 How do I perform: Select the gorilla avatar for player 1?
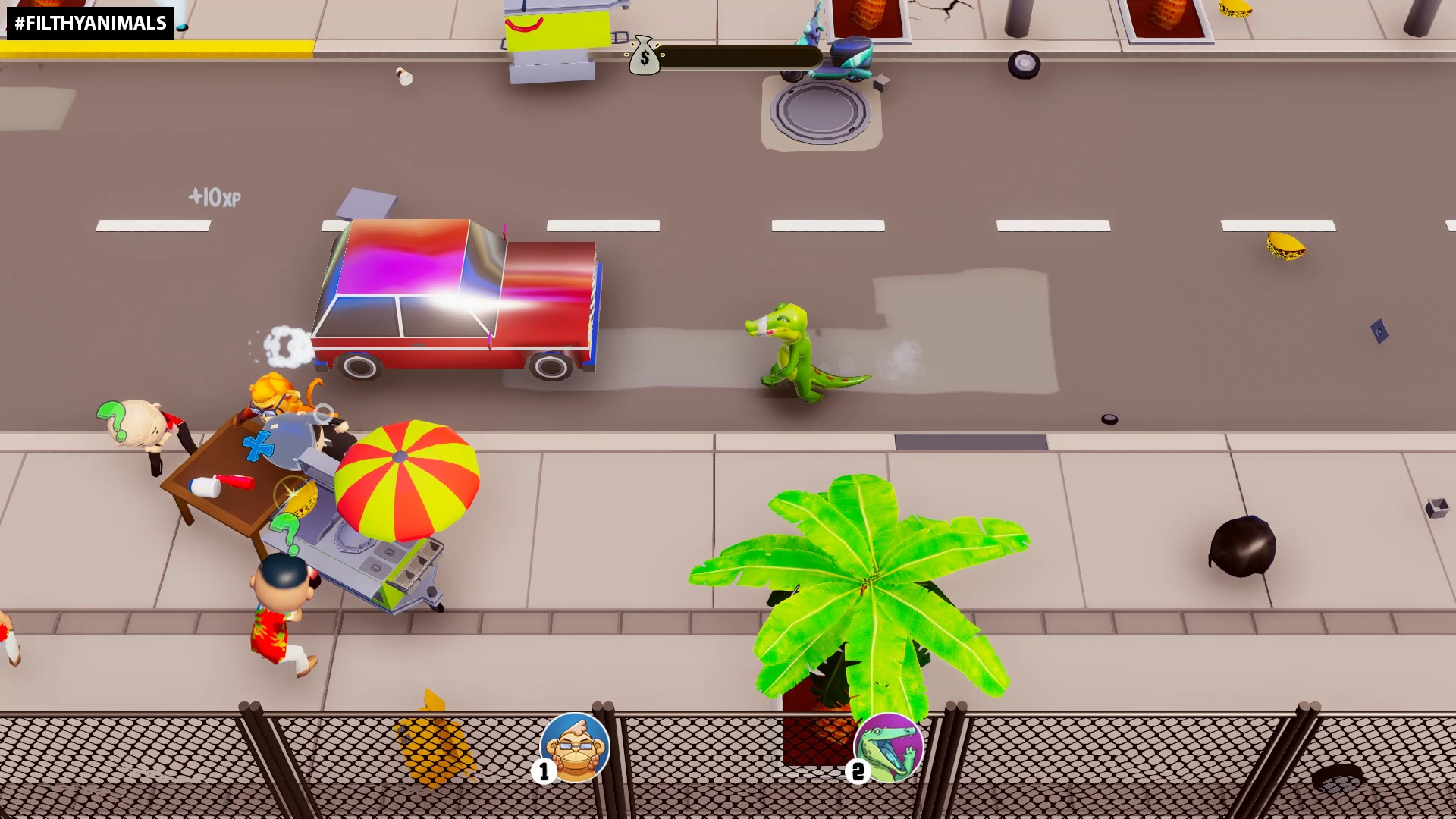(574, 748)
